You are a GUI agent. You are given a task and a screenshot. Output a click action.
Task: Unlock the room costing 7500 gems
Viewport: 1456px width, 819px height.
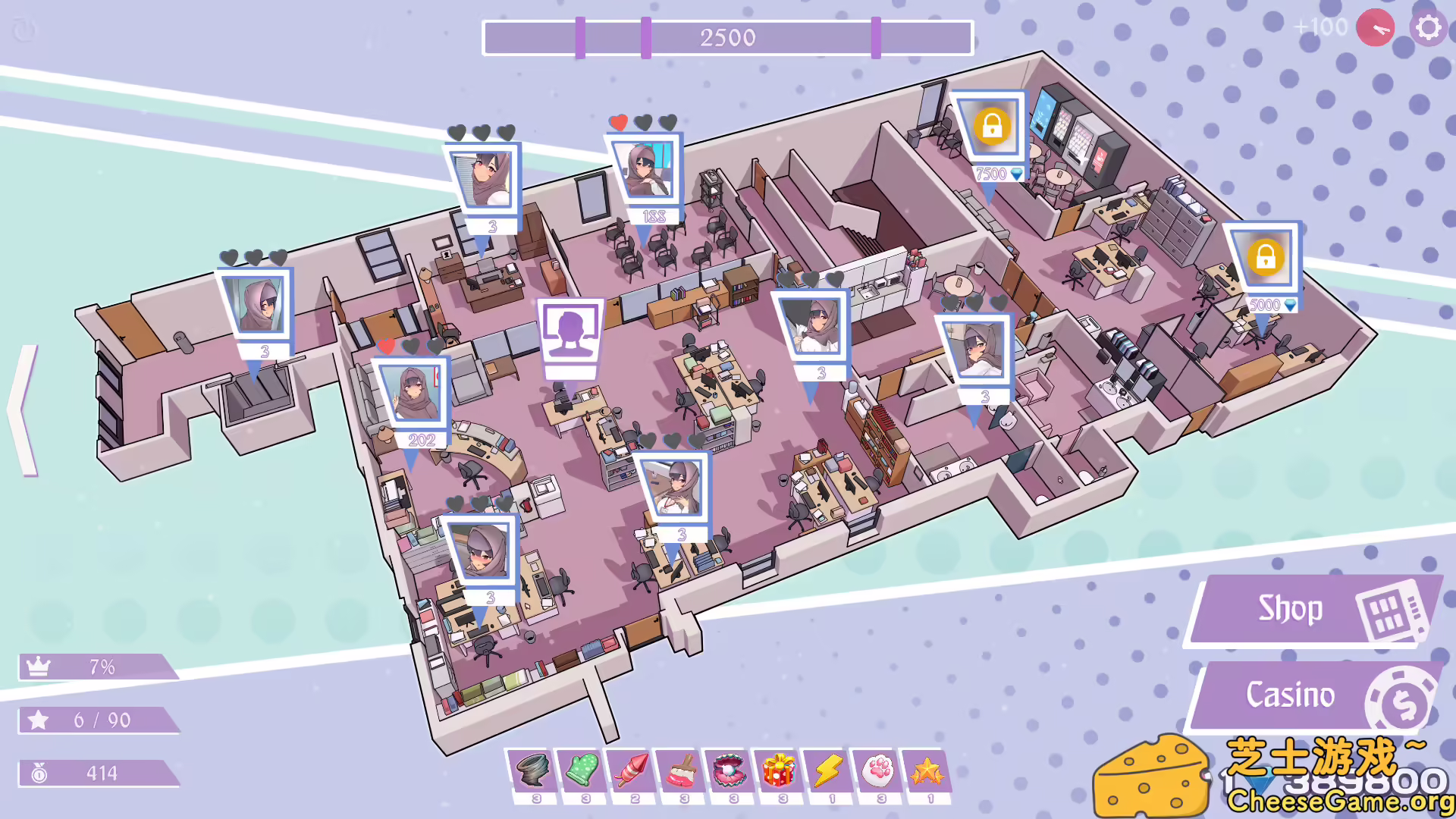click(x=991, y=127)
